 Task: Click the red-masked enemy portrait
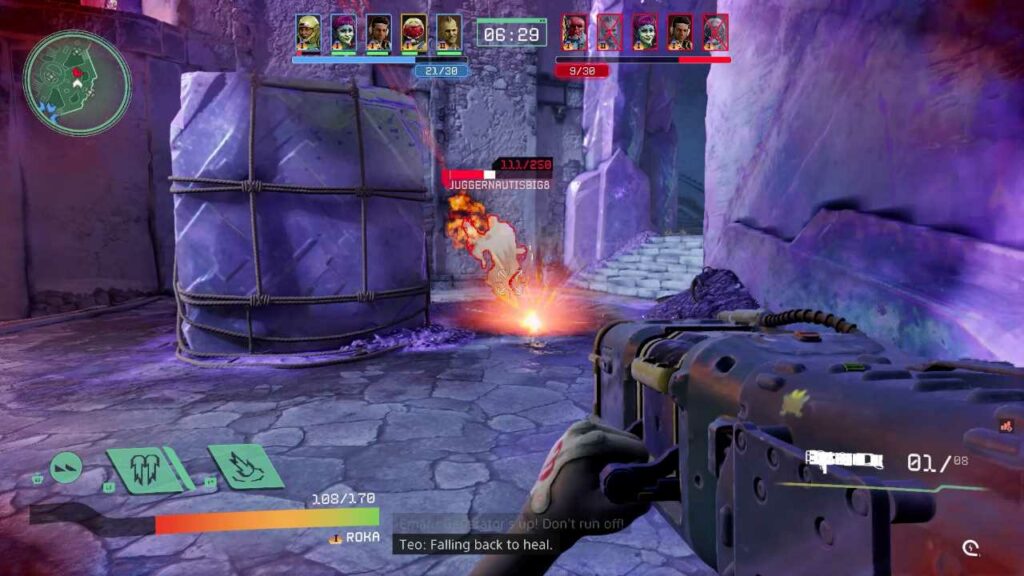click(574, 32)
